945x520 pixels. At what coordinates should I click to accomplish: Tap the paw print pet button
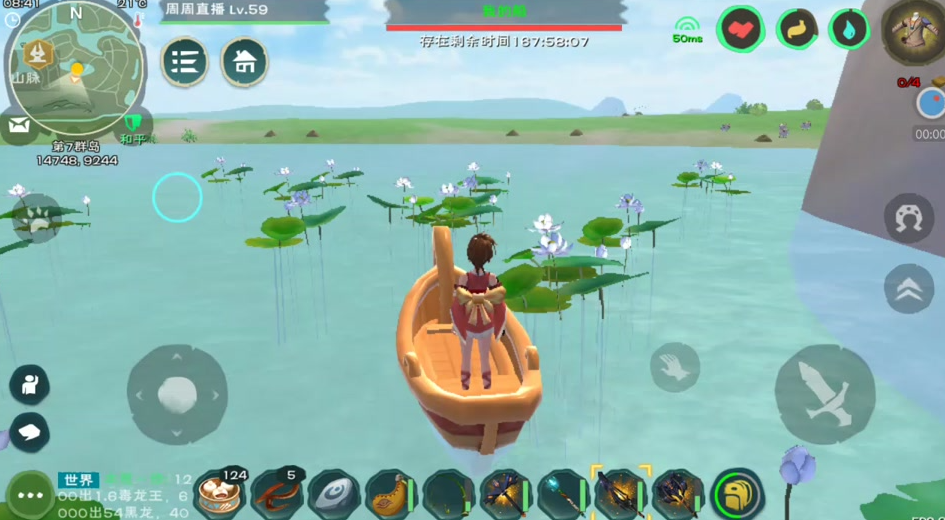coord(38,219)
